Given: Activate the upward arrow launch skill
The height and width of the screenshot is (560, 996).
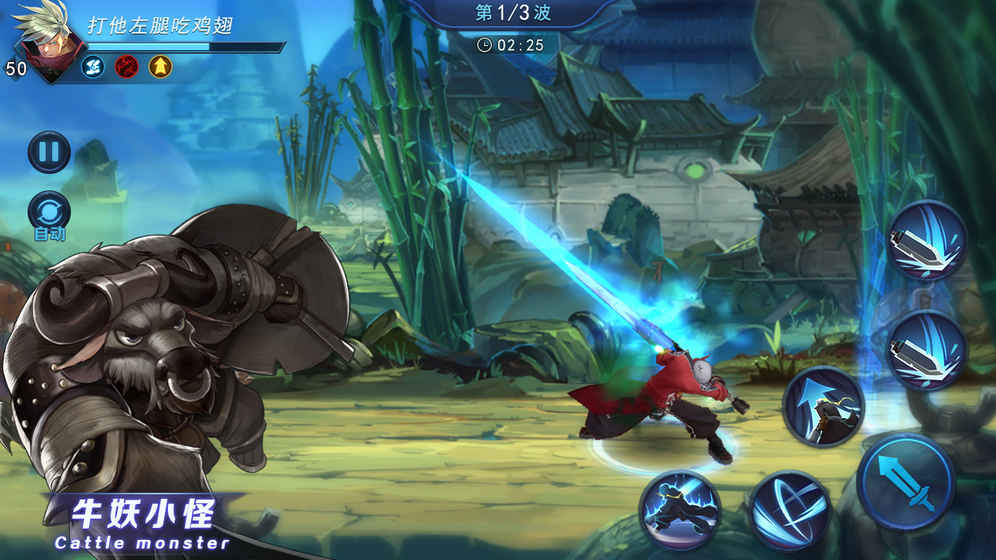Looking at the screenshot, I should click(x=822, y=406).
